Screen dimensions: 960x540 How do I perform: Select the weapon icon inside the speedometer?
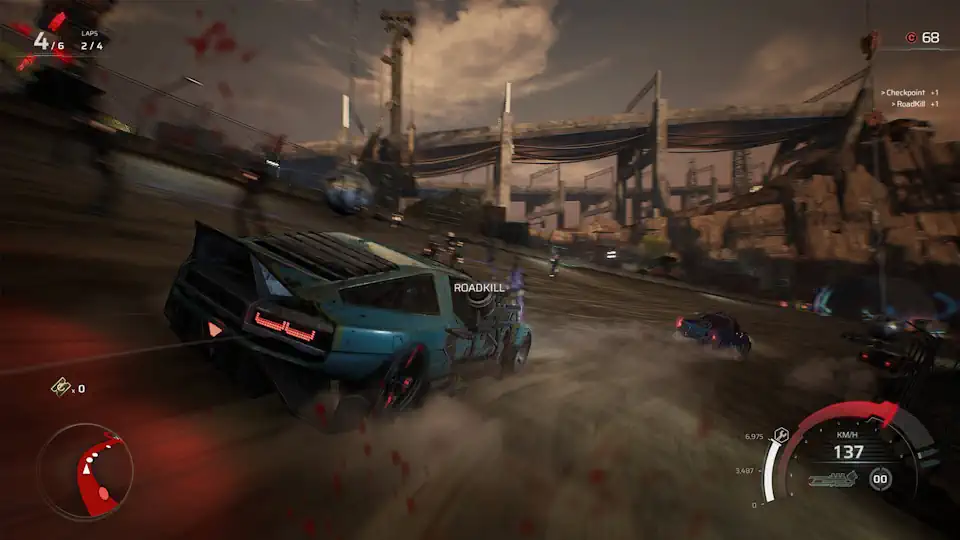833,481
